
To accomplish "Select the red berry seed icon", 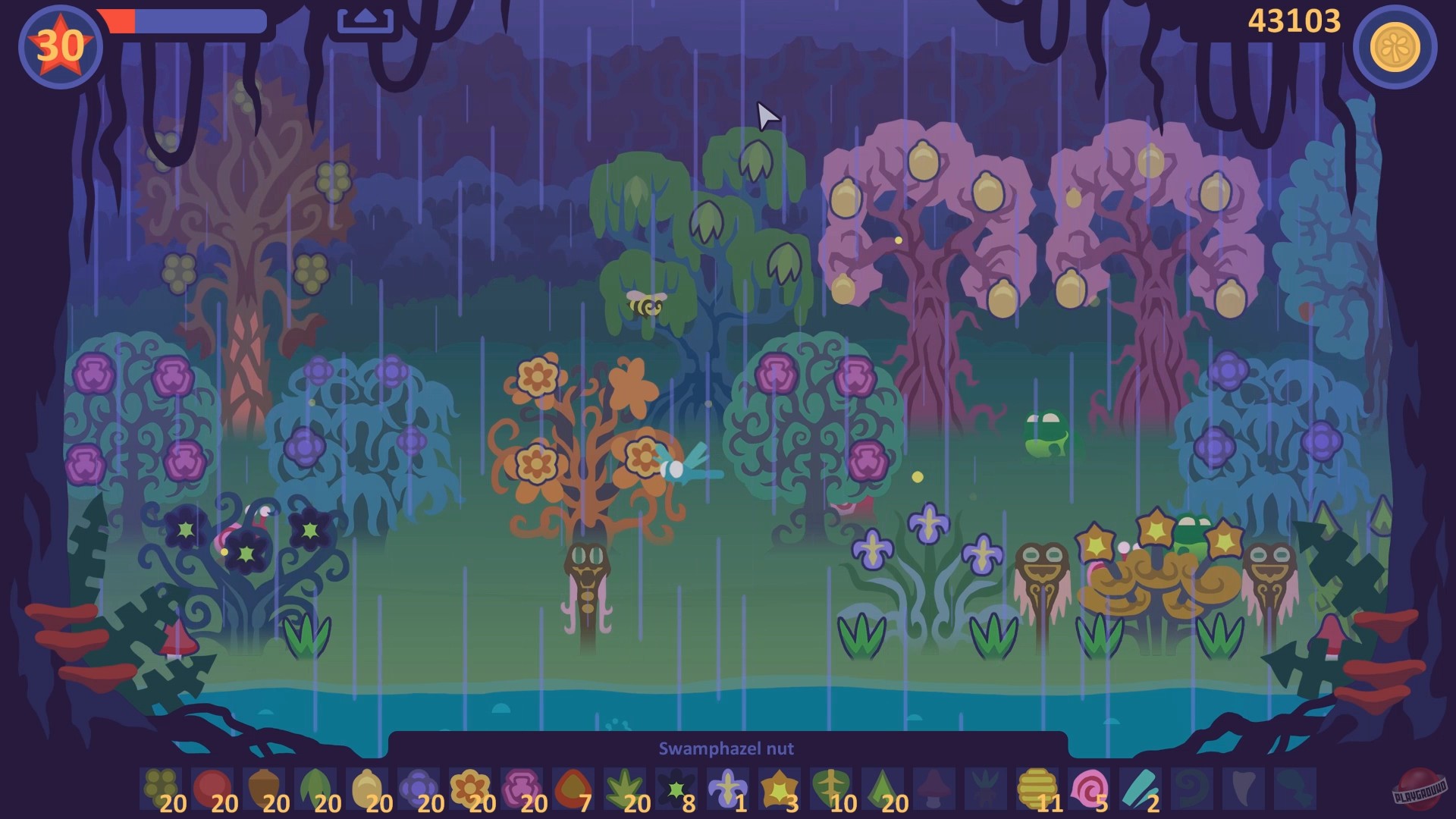I will click(212, 787).
